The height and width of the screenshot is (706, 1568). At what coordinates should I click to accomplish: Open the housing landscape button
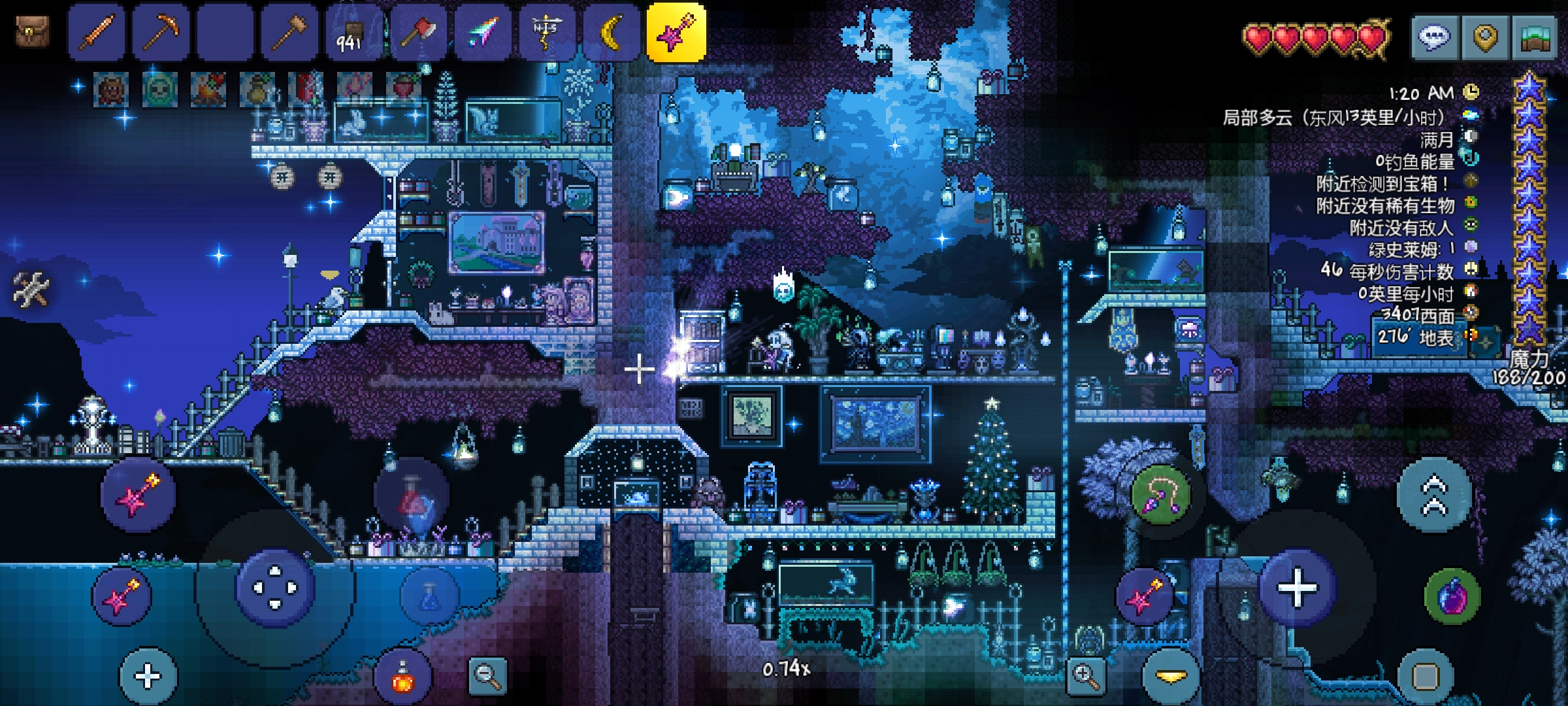click(x=1535, y=38)
